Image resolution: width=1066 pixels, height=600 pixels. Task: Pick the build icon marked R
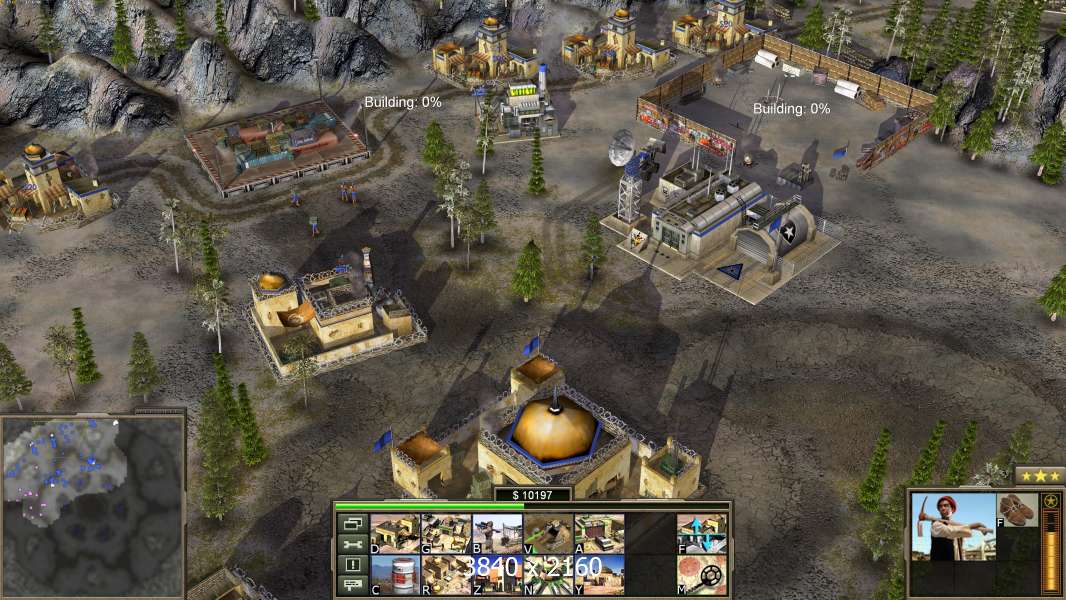point(446,574)
